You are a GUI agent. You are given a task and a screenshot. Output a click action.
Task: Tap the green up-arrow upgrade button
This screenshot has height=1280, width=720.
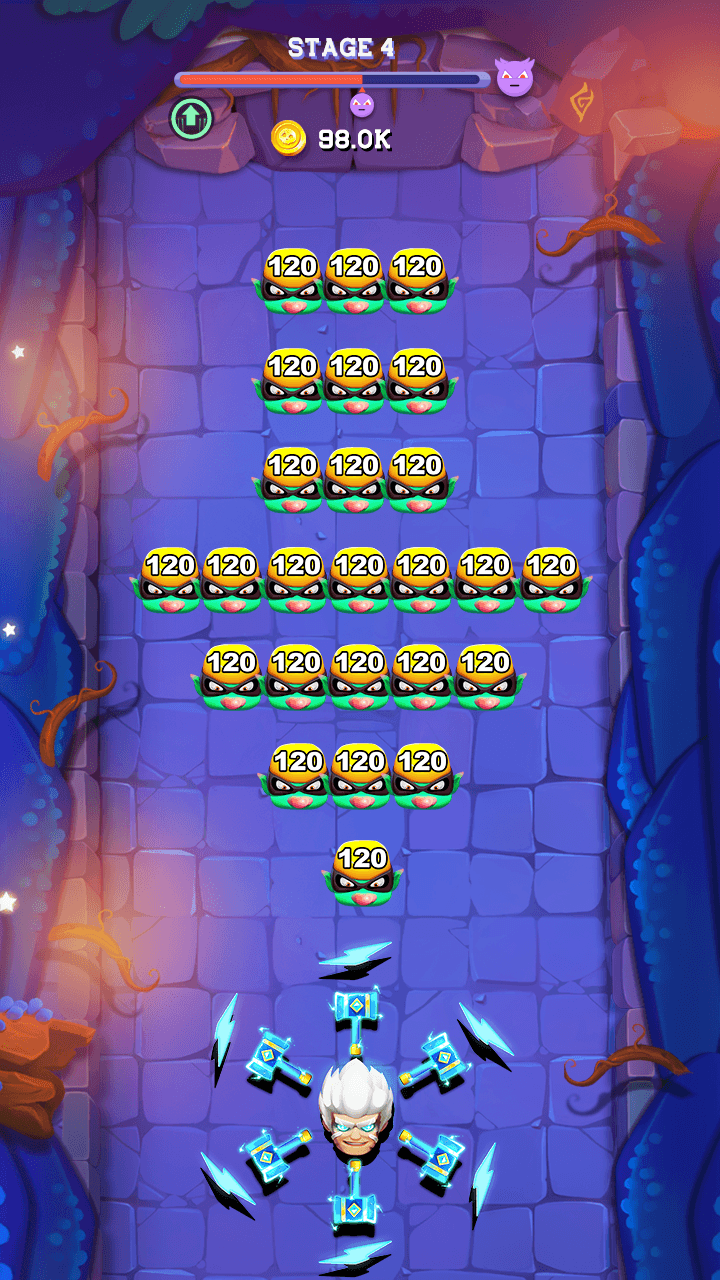click(x=191, y=118)
